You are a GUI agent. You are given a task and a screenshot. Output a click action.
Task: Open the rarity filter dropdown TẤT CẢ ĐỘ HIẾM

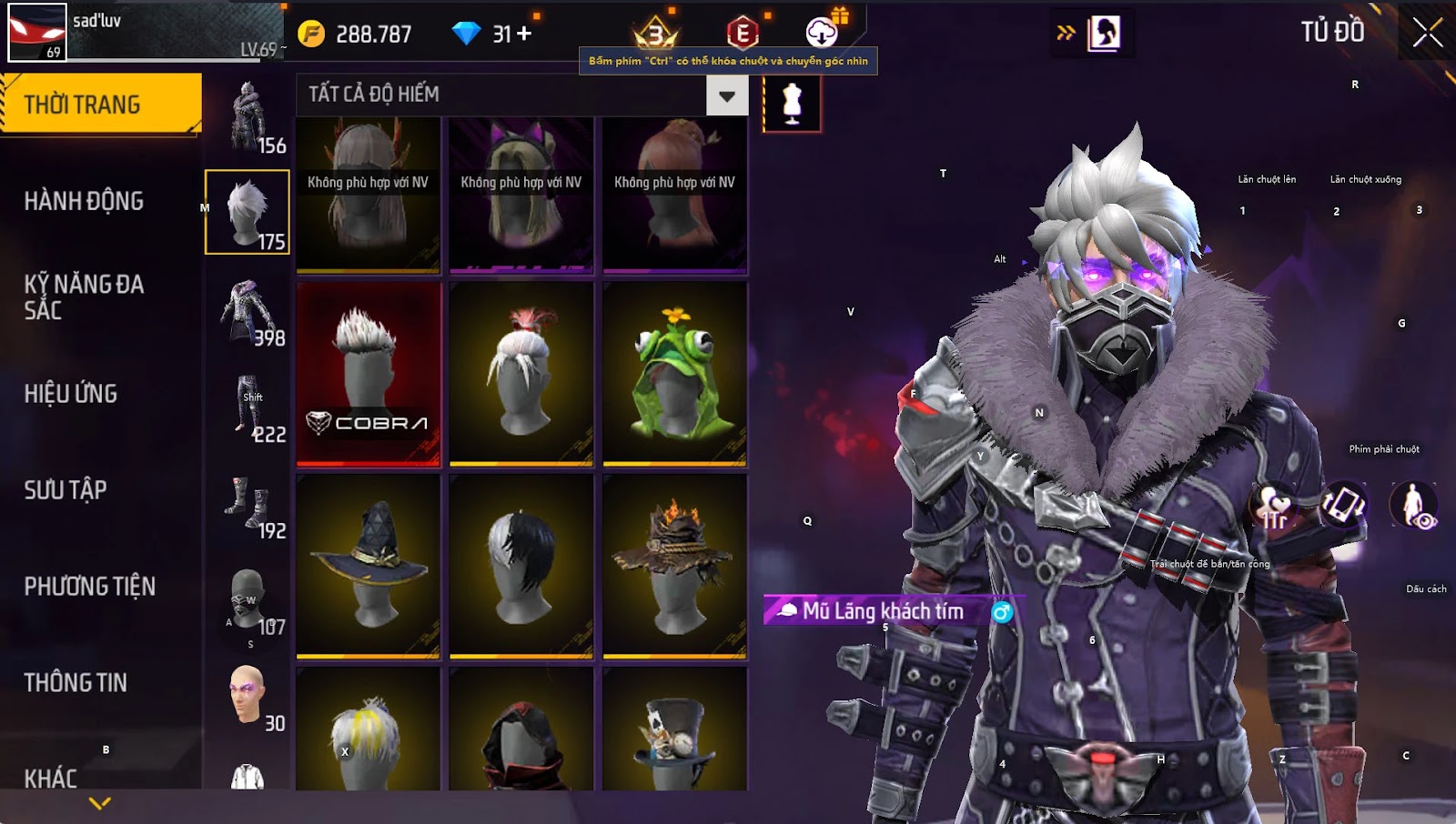(726, 95)
